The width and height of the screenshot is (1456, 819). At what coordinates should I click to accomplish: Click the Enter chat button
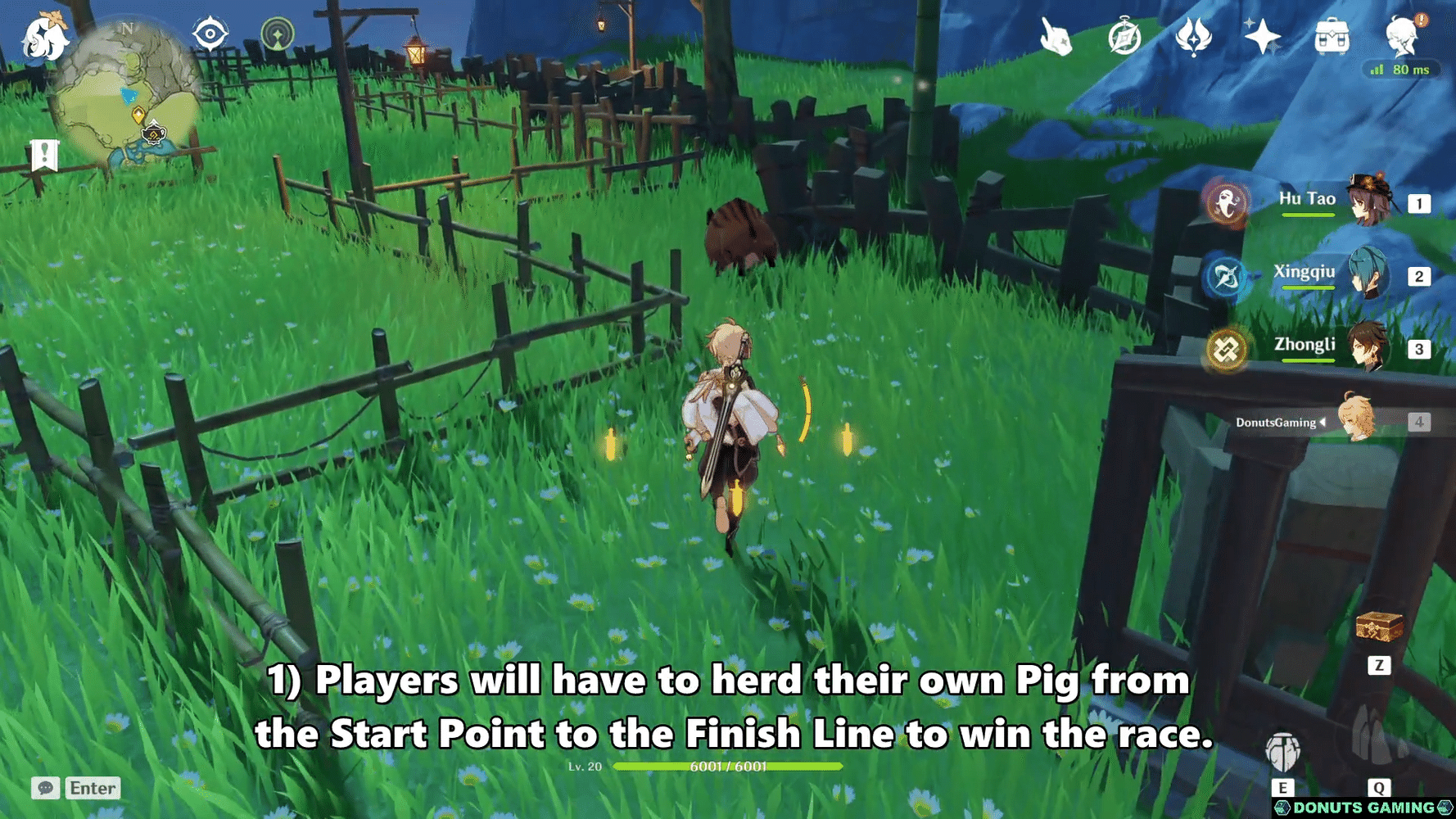click(x=92, y=789)
